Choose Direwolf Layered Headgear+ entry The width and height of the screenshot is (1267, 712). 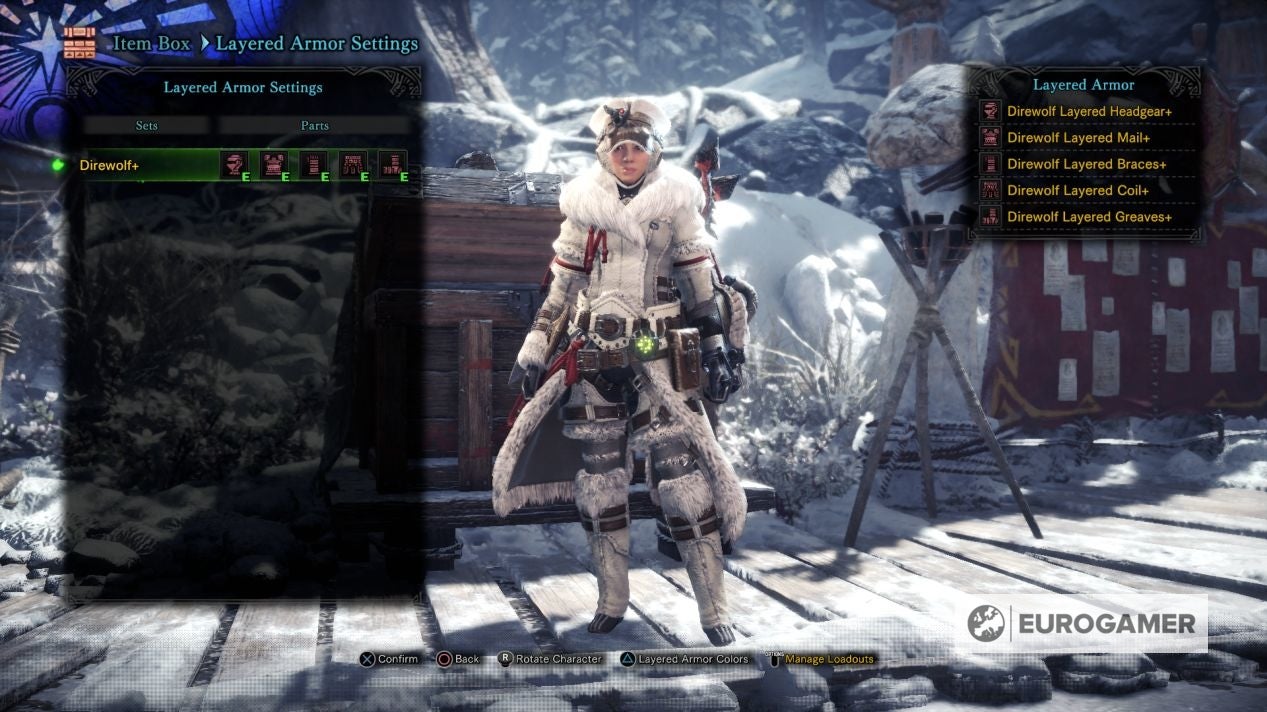click(1089, 111)
